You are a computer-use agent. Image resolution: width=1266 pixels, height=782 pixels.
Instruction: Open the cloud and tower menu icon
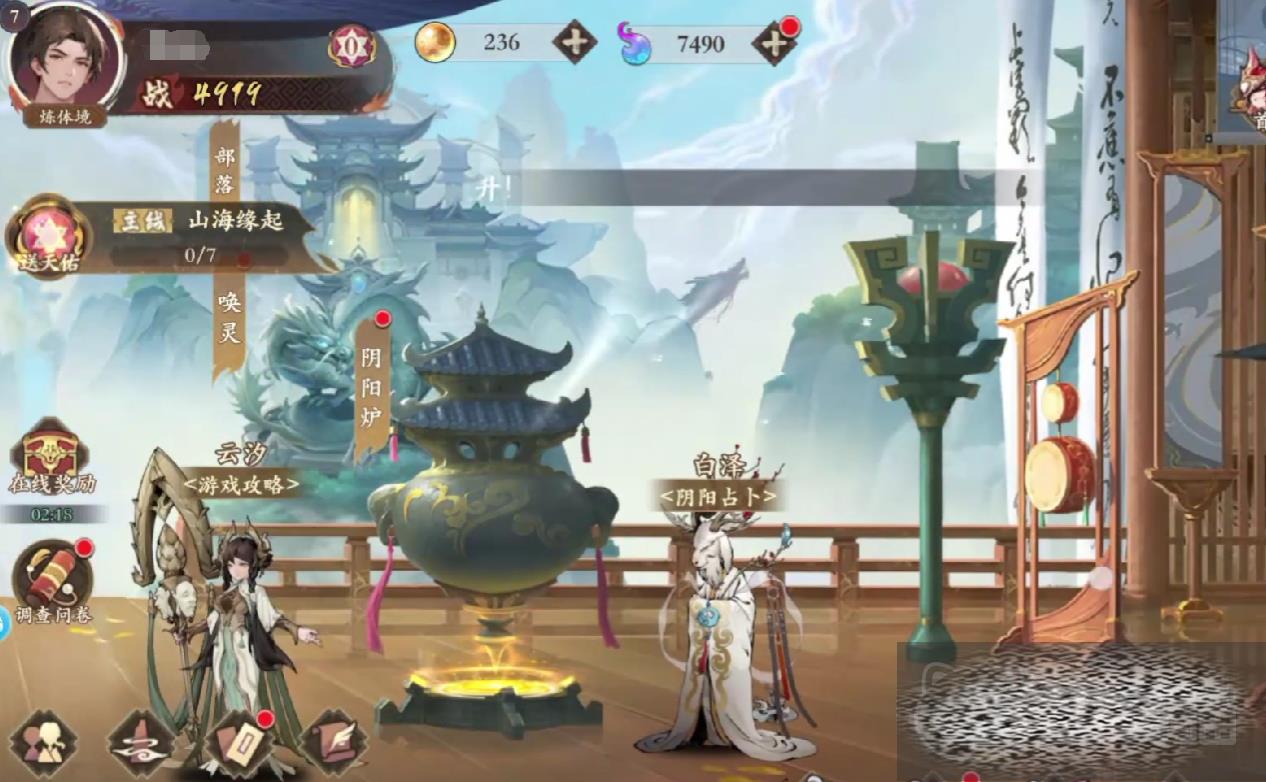[141, 745]
